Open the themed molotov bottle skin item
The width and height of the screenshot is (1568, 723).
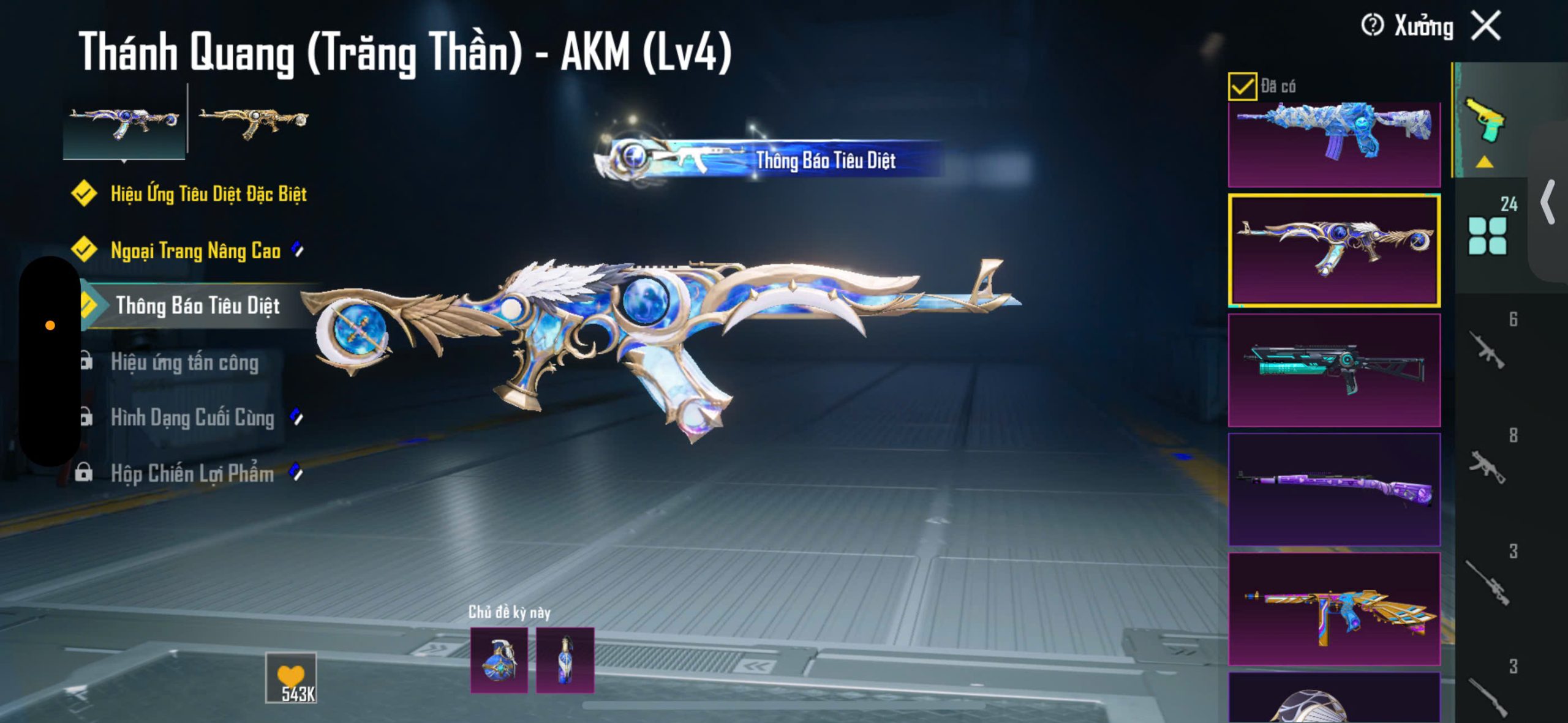tap(565, 660)
